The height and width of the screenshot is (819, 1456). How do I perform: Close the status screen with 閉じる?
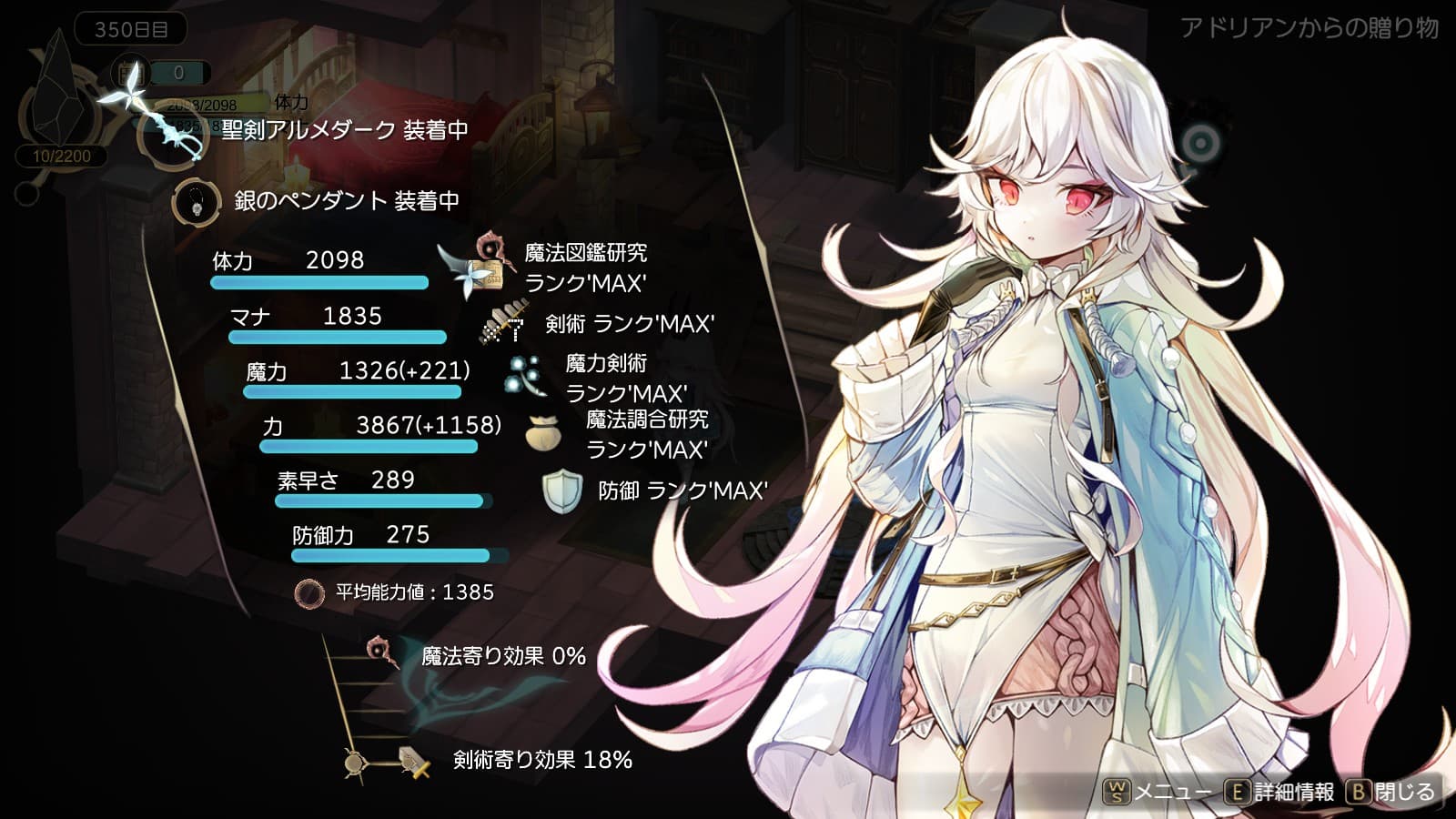[x=1392, y=792]
